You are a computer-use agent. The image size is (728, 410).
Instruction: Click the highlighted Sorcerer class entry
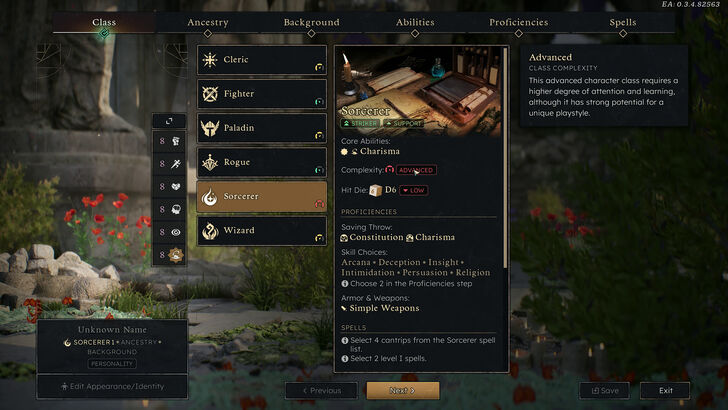click(x=262, y=196)
